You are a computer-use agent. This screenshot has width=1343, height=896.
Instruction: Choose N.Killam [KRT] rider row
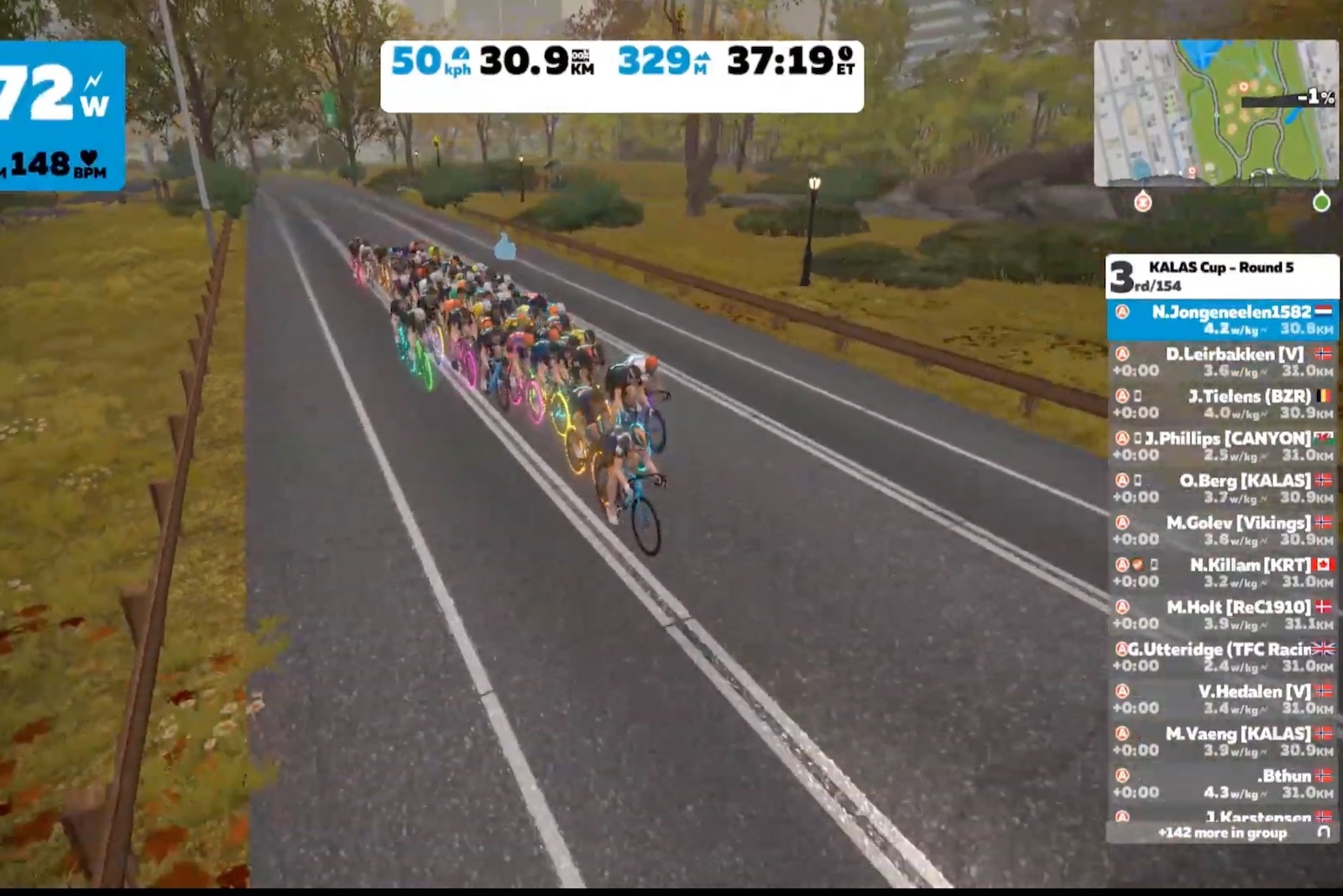click(x=1222, y=572)
